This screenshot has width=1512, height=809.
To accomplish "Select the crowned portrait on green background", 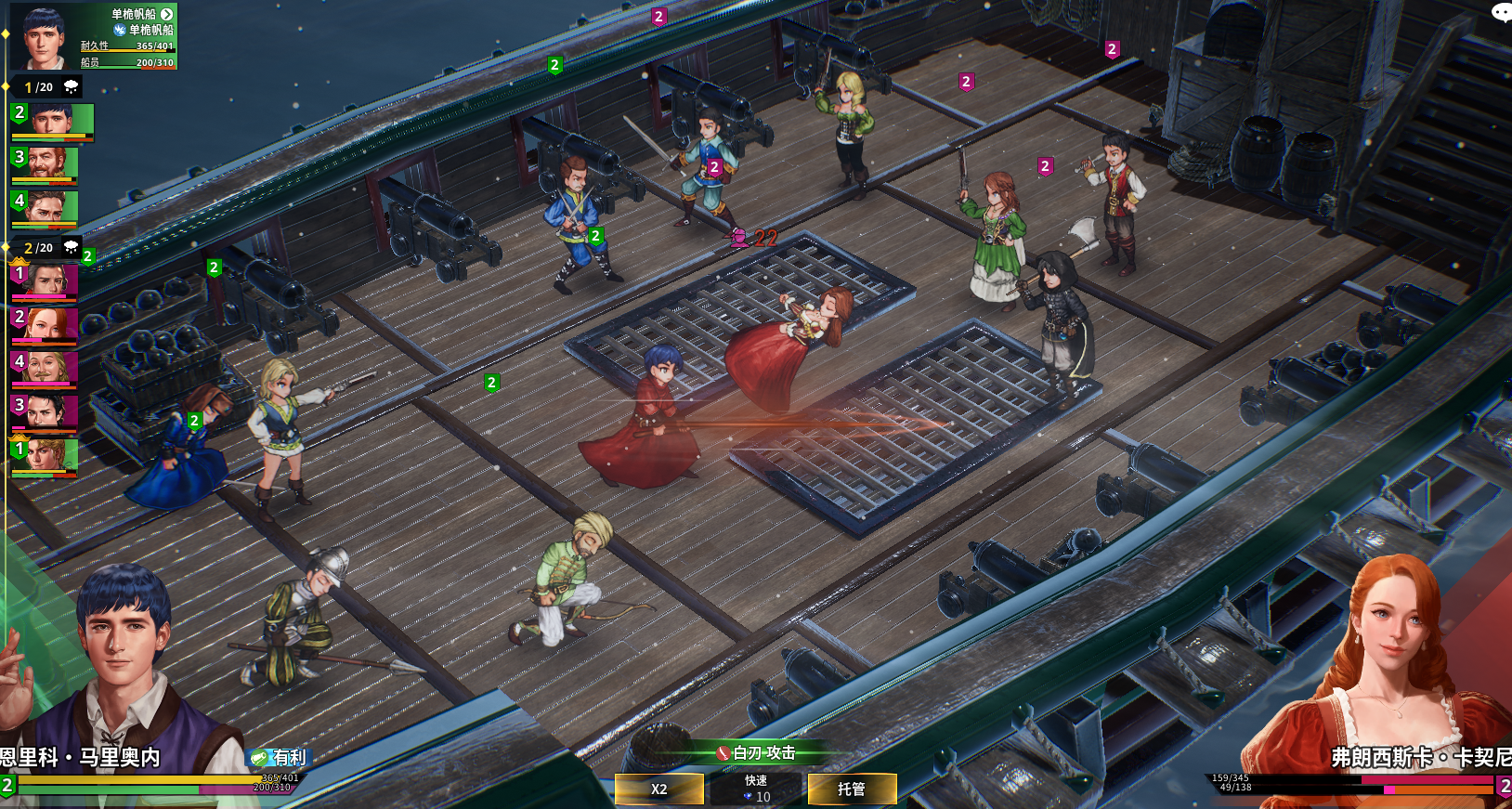I will [45, 456].
